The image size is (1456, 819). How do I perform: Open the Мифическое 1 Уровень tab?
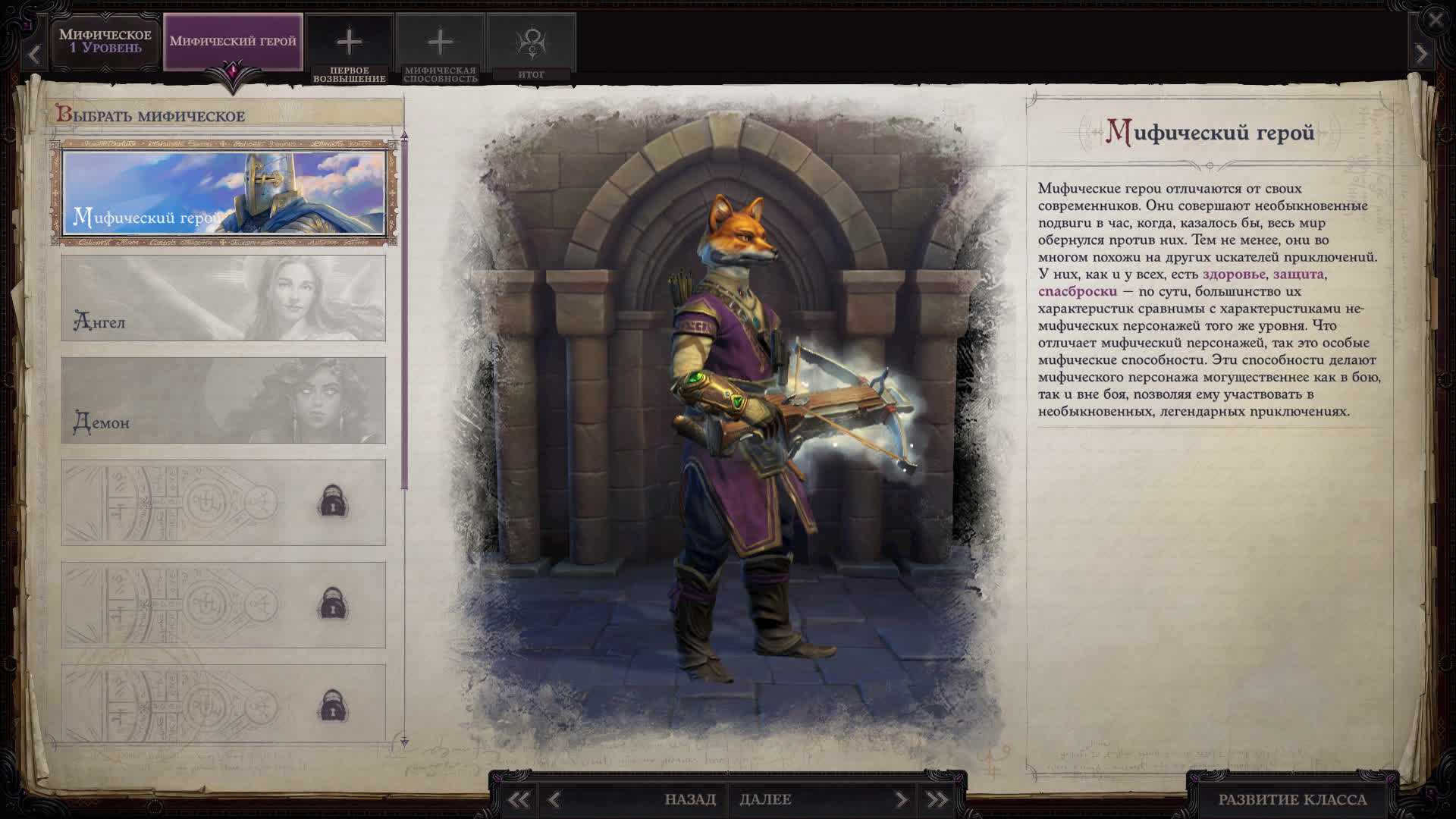click(105, 42)
